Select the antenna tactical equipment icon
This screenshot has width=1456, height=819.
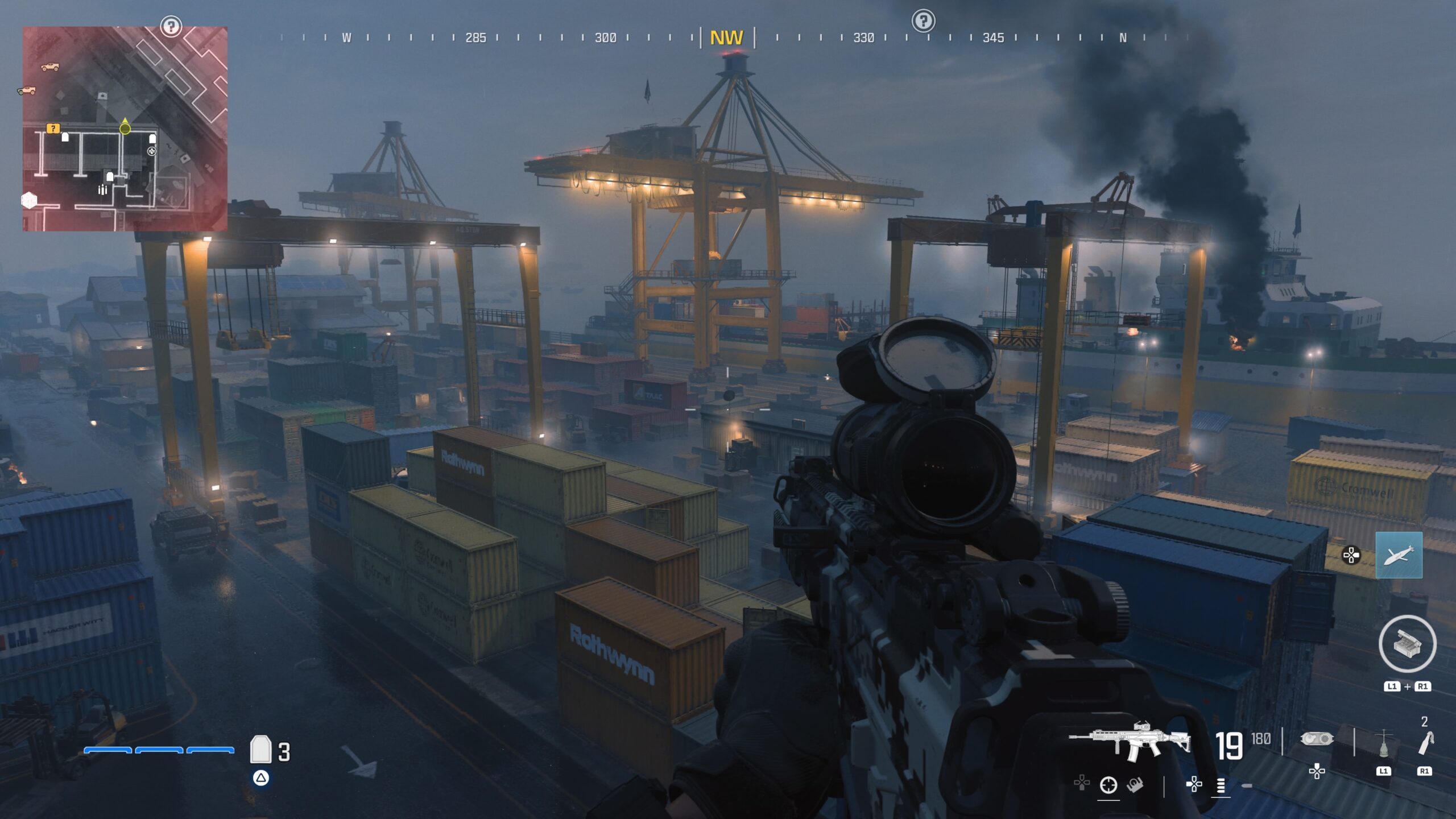point(1383,743)
